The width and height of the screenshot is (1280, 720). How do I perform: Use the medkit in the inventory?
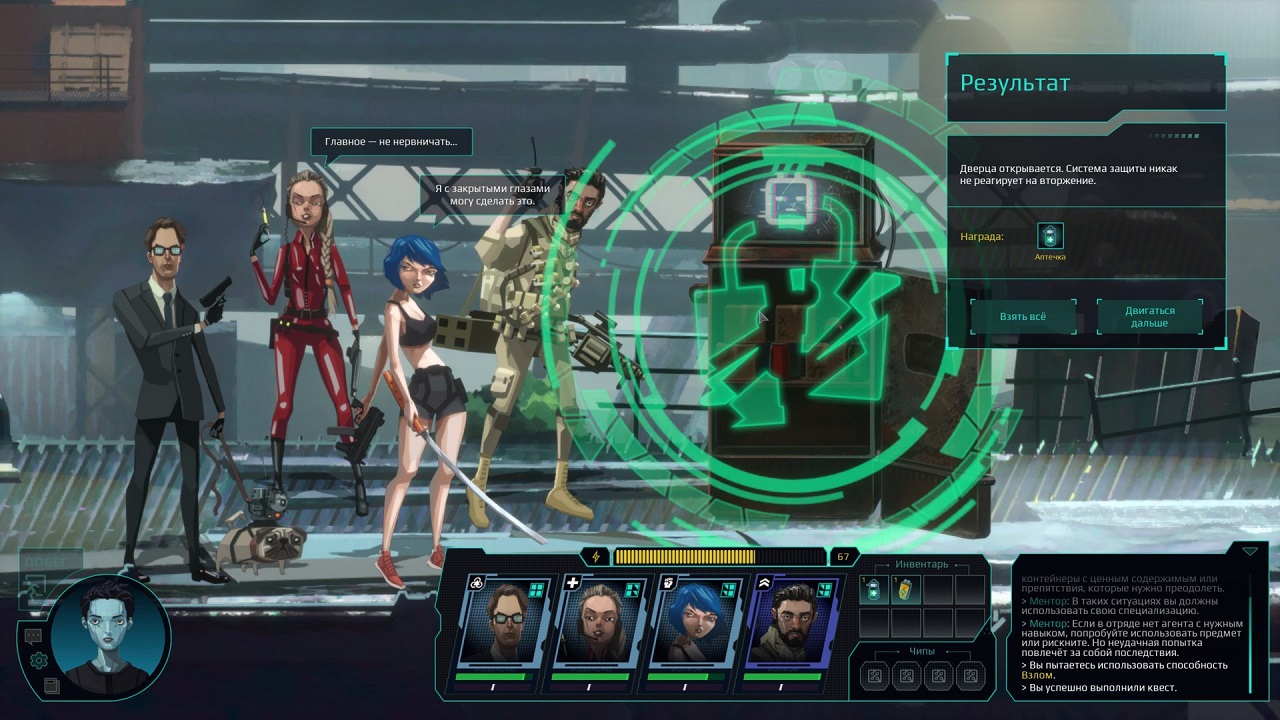[x=873, y=590]
